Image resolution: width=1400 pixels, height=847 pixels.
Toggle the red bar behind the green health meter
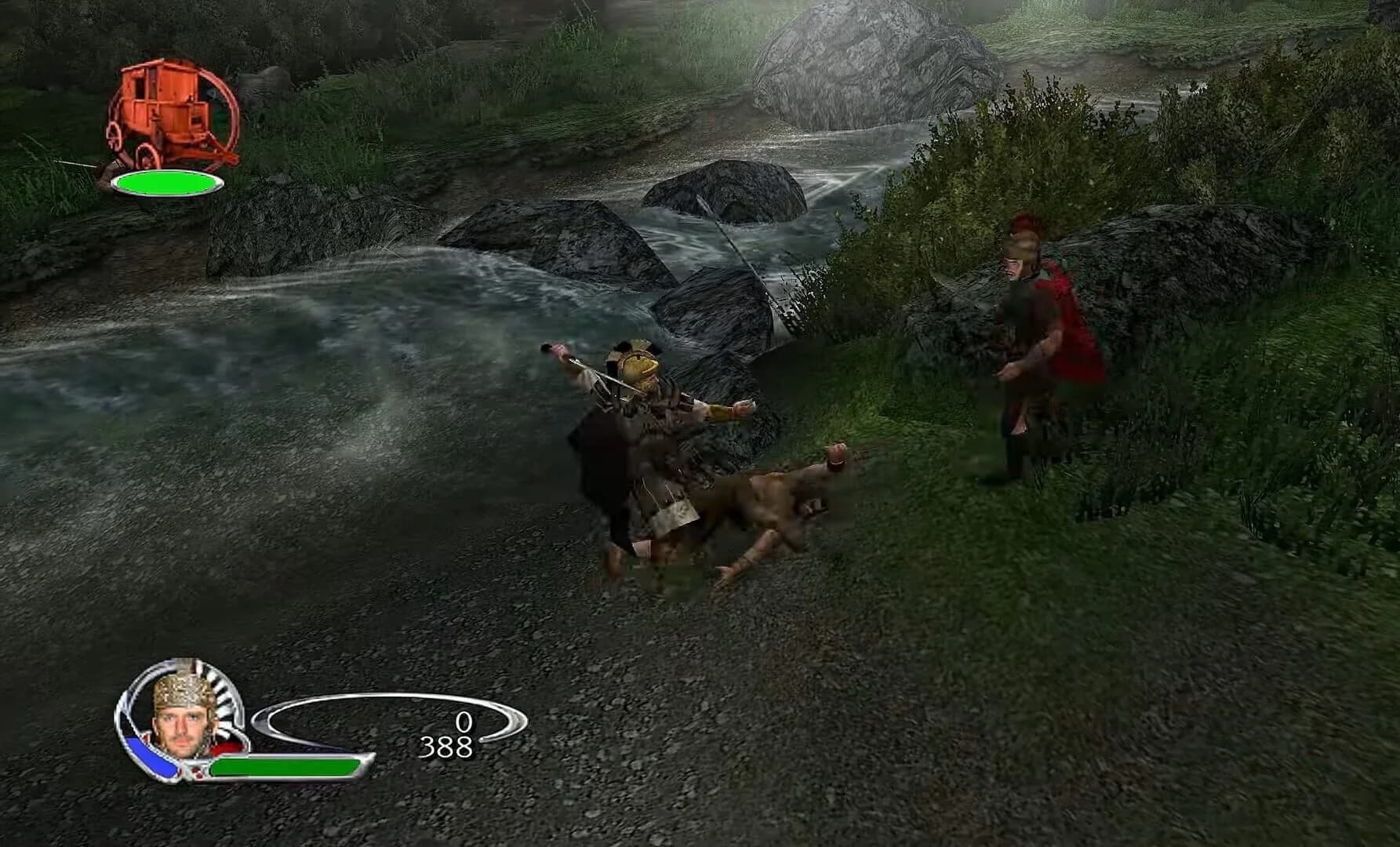point(225,747)
